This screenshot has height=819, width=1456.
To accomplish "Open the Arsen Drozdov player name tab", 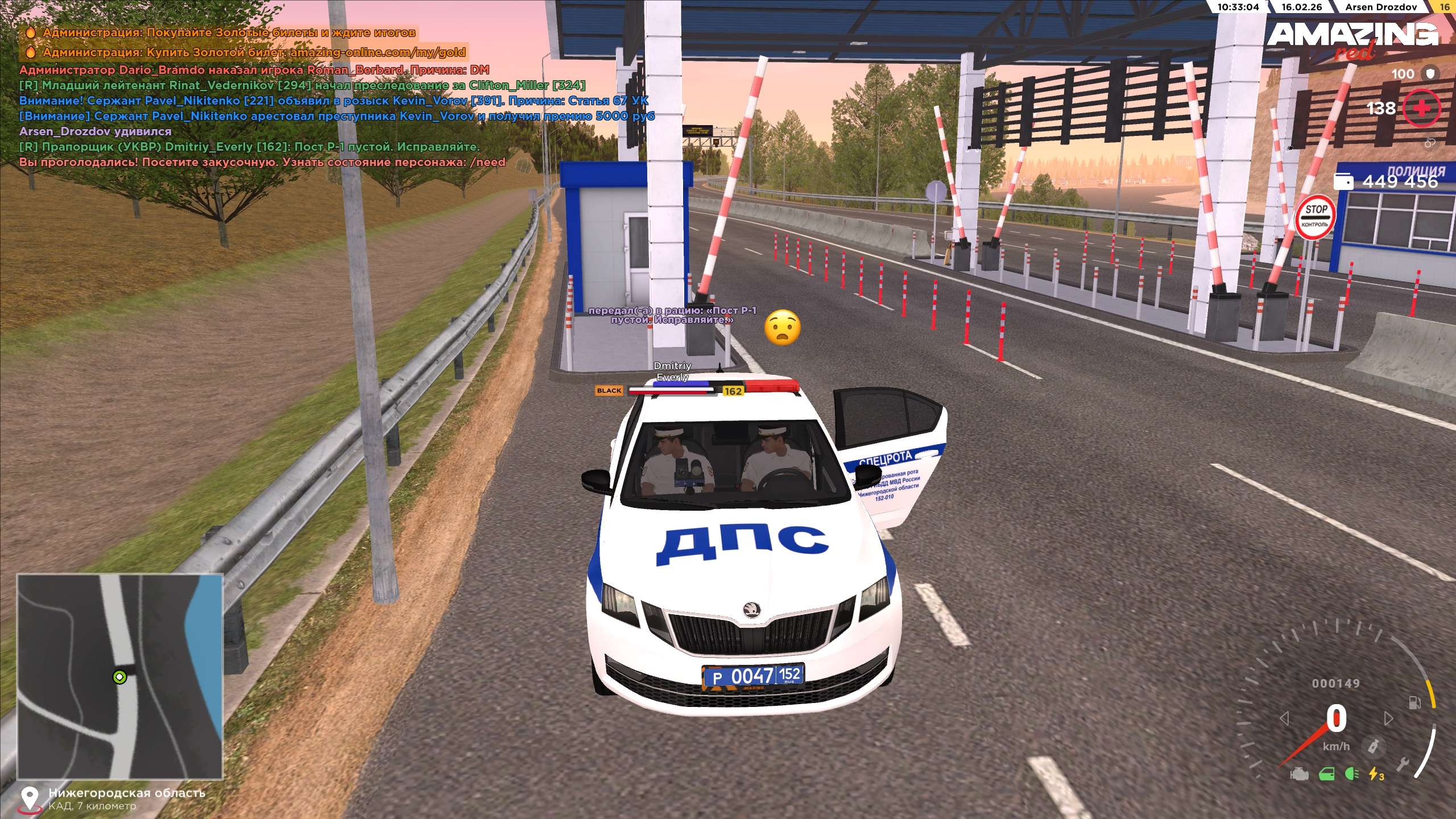I will pyautogui.click(x=1380, y=7).
